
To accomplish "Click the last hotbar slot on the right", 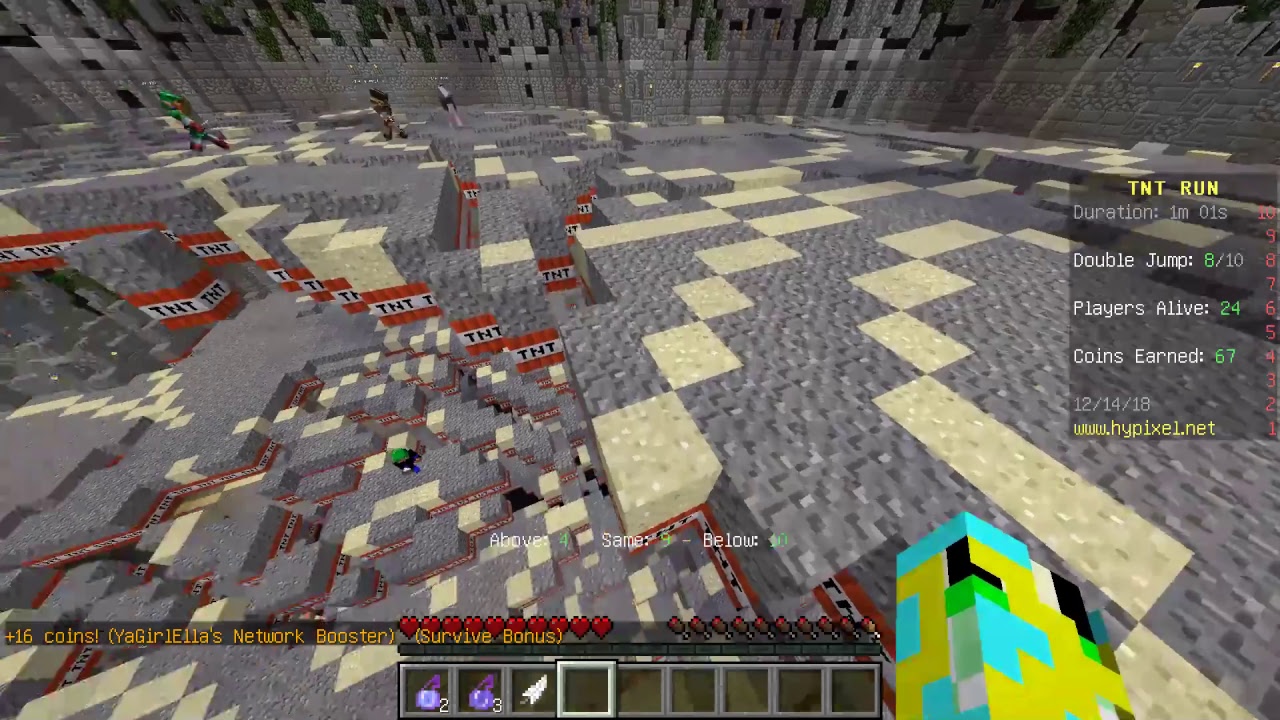I will coord(855,687).
